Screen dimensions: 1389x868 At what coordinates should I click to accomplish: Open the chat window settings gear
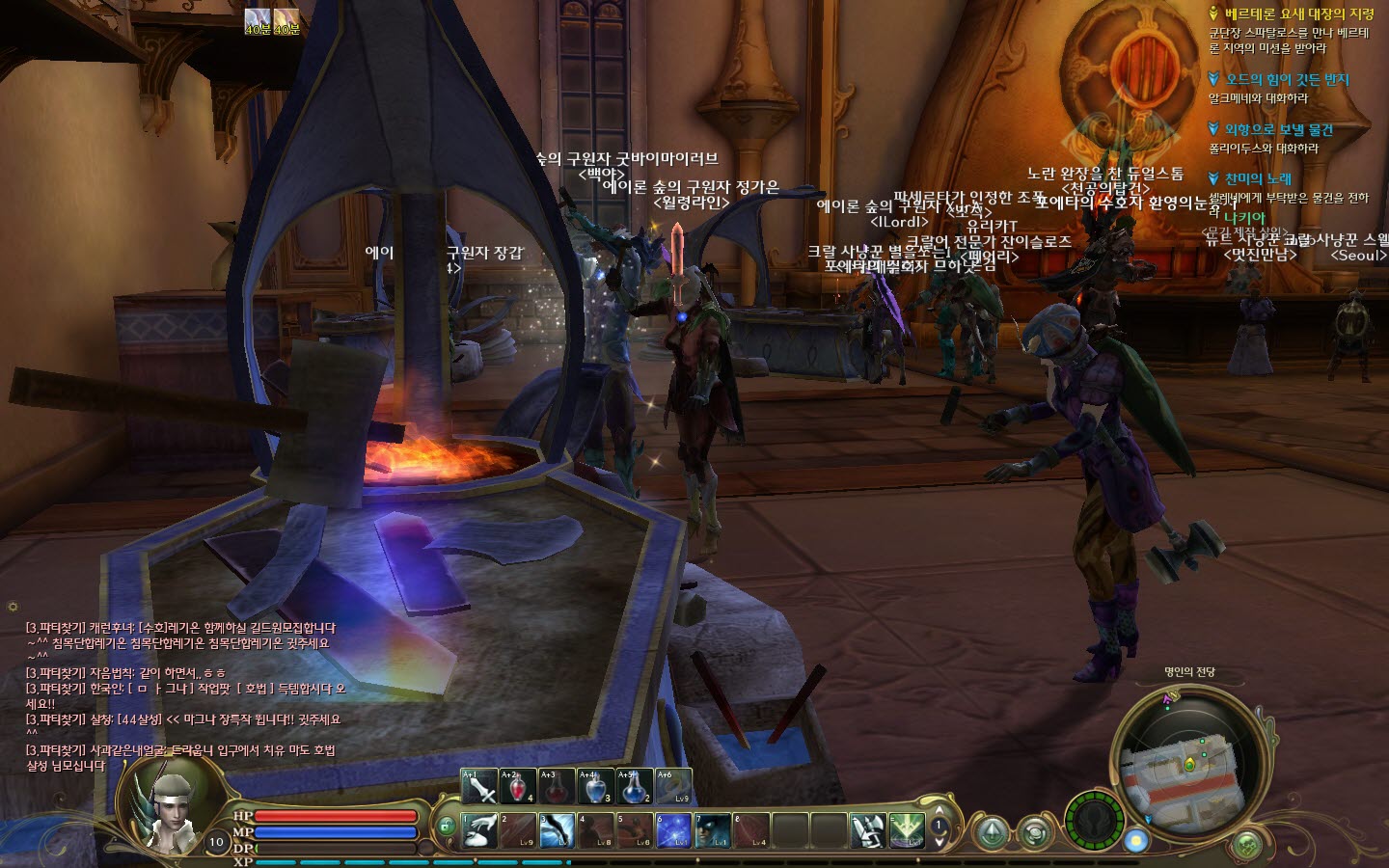pyautogui.click(x=13, y=607)
